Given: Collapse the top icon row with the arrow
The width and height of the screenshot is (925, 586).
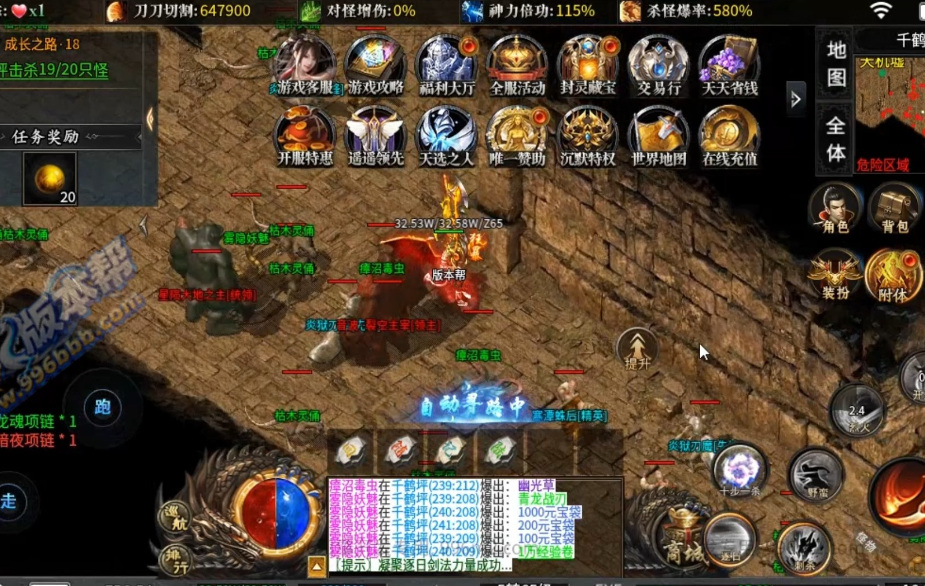Looking at the screenshot, I should [x=796, y=98].
